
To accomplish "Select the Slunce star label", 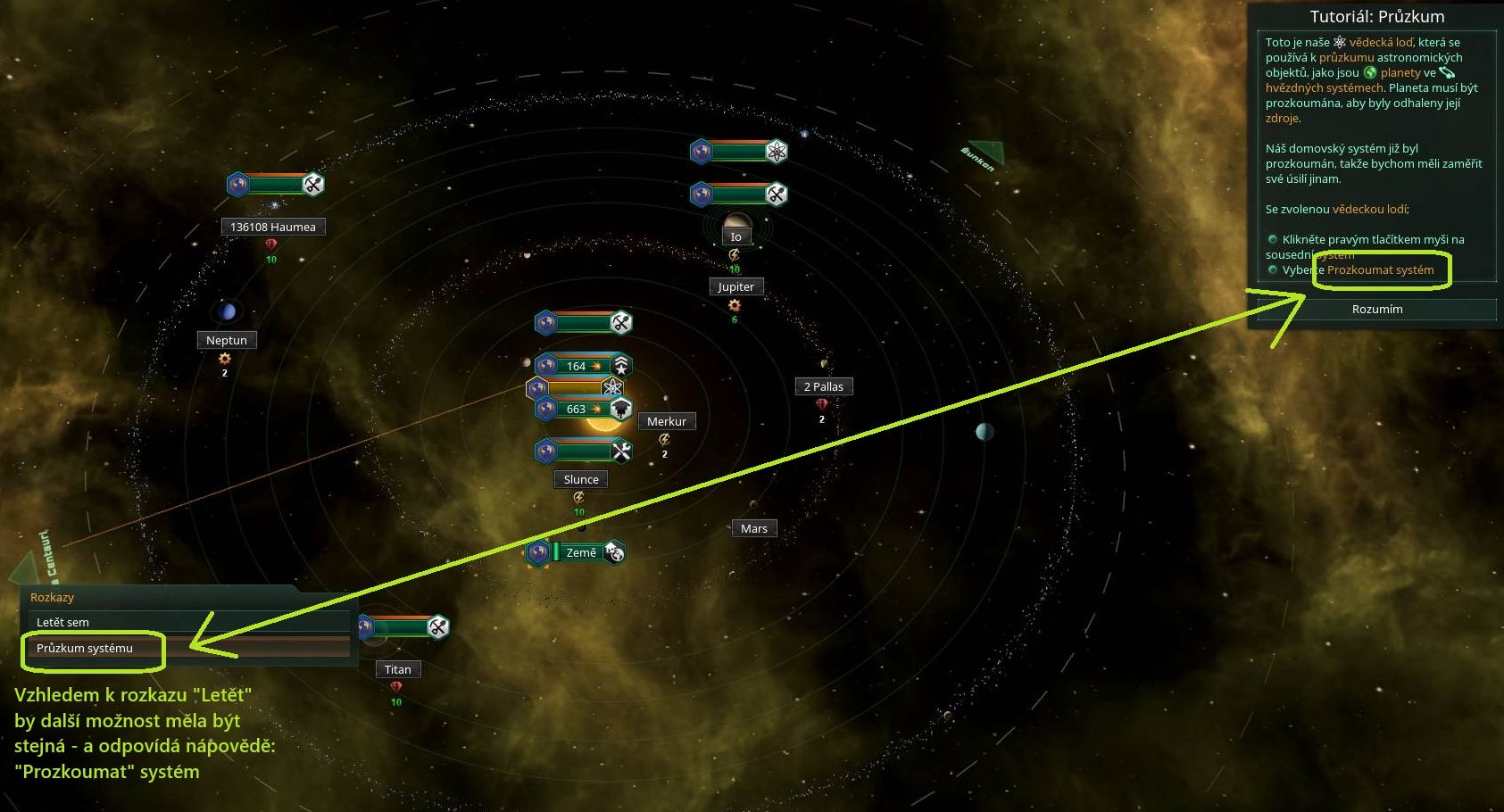I will [x=581, y=479].
